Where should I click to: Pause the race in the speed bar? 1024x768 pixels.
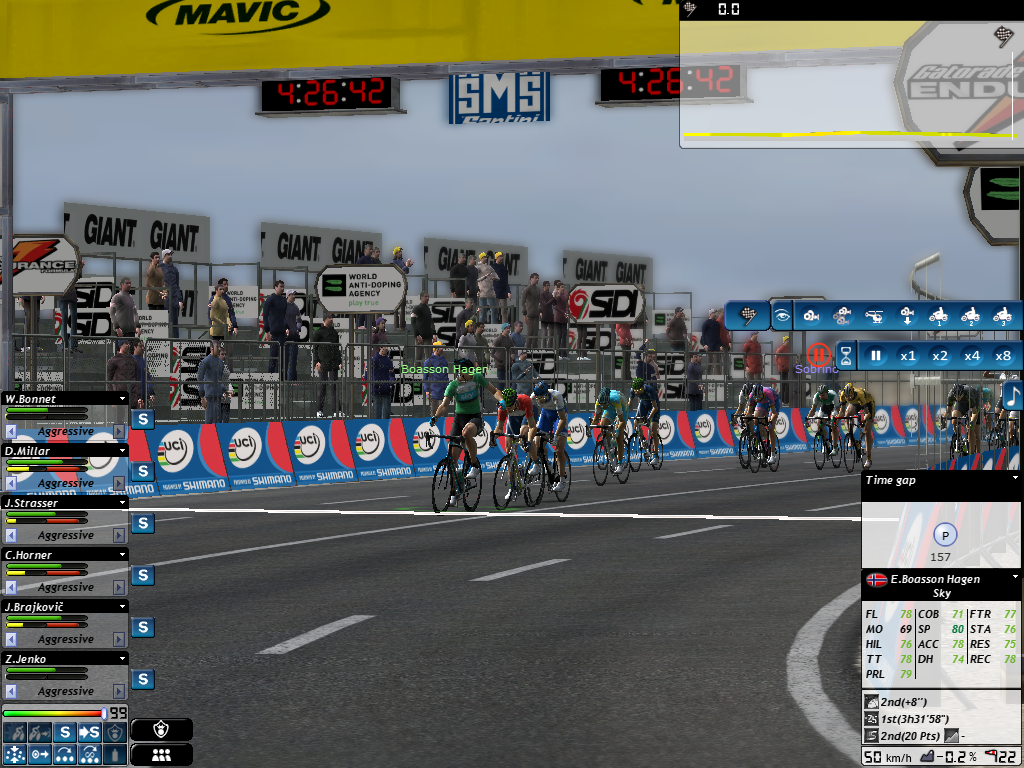876,355
